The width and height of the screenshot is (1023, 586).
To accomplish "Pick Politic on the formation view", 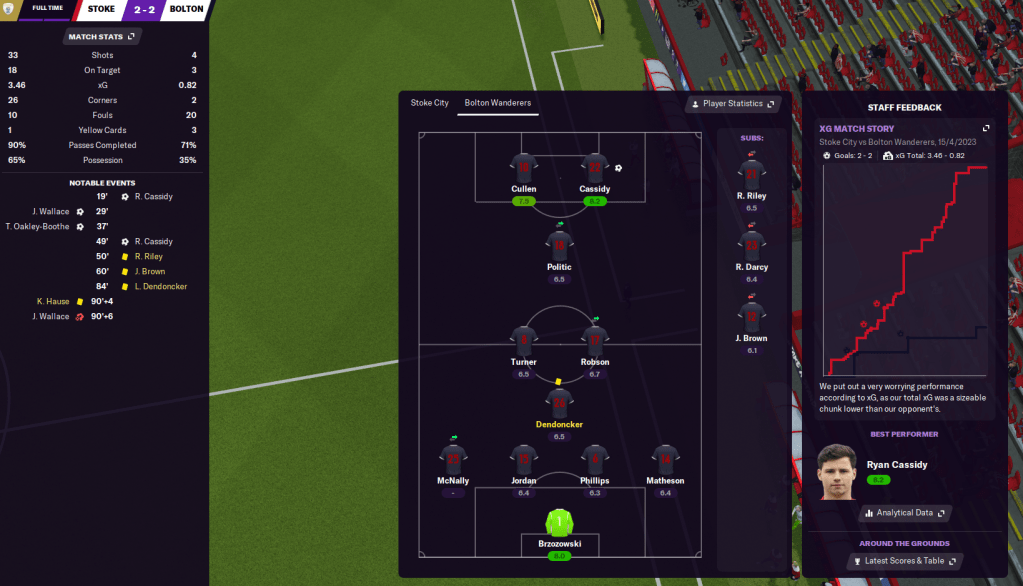I will (559, 245).
